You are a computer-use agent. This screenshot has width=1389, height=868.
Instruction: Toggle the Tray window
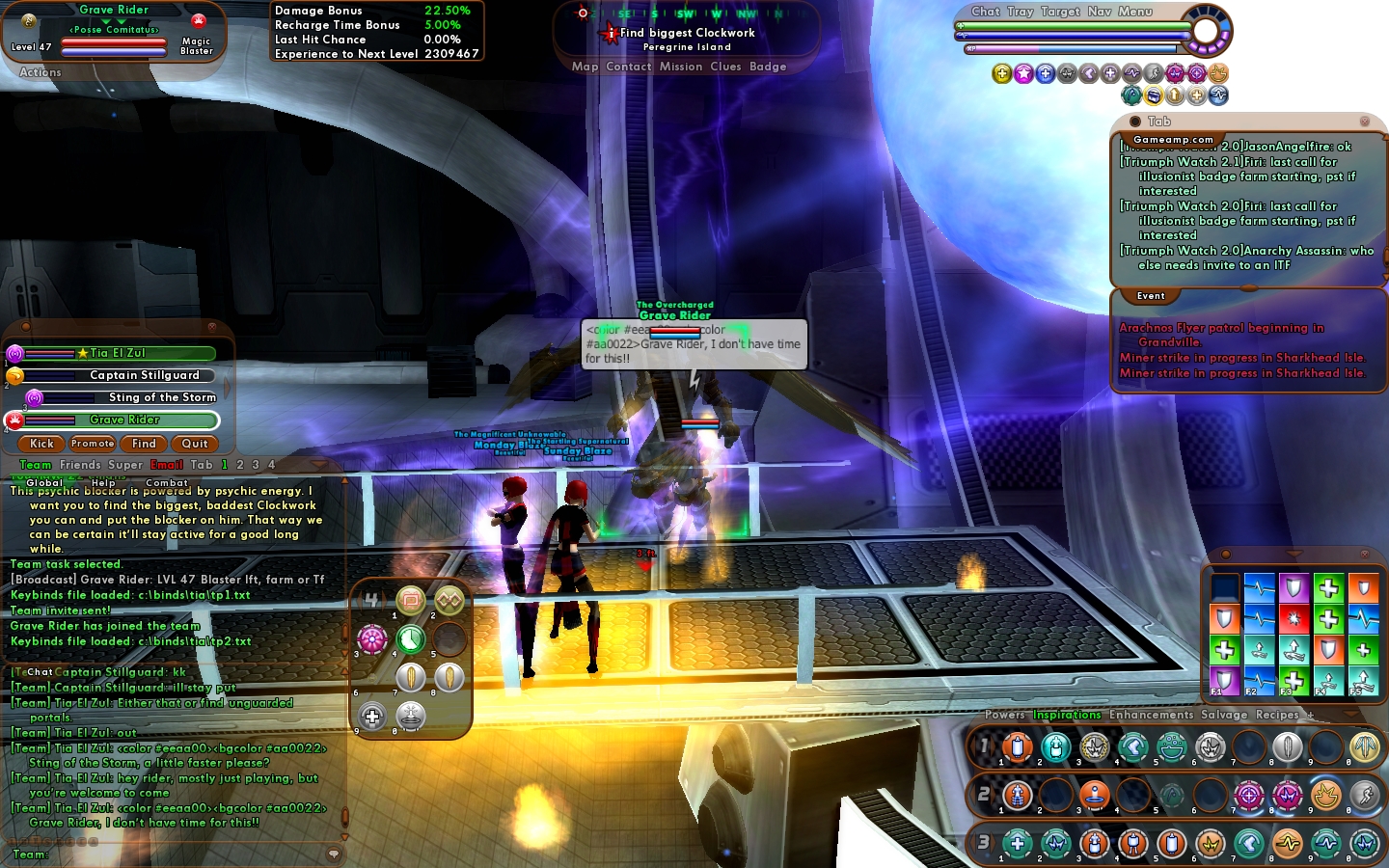click(x=1020, y=12)
